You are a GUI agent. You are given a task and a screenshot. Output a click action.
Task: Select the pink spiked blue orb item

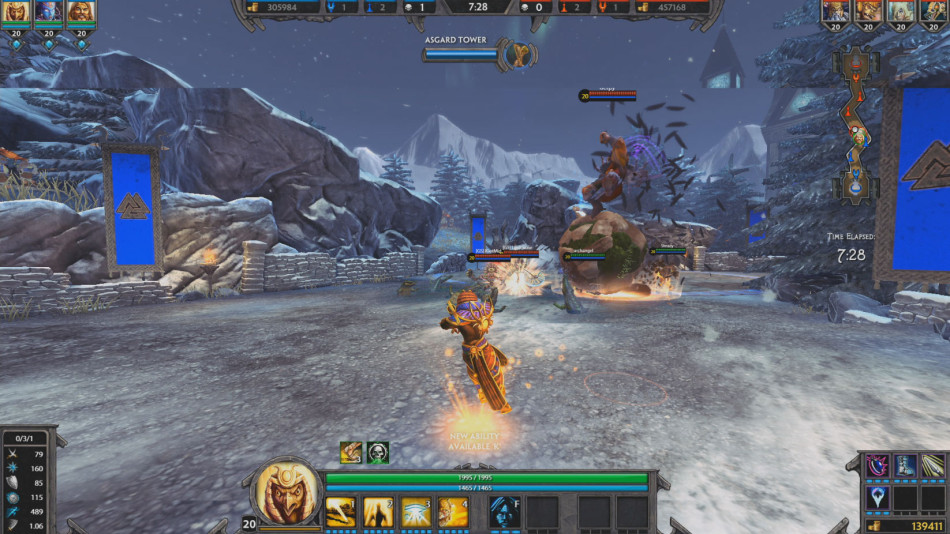click(x=877, y=465)
